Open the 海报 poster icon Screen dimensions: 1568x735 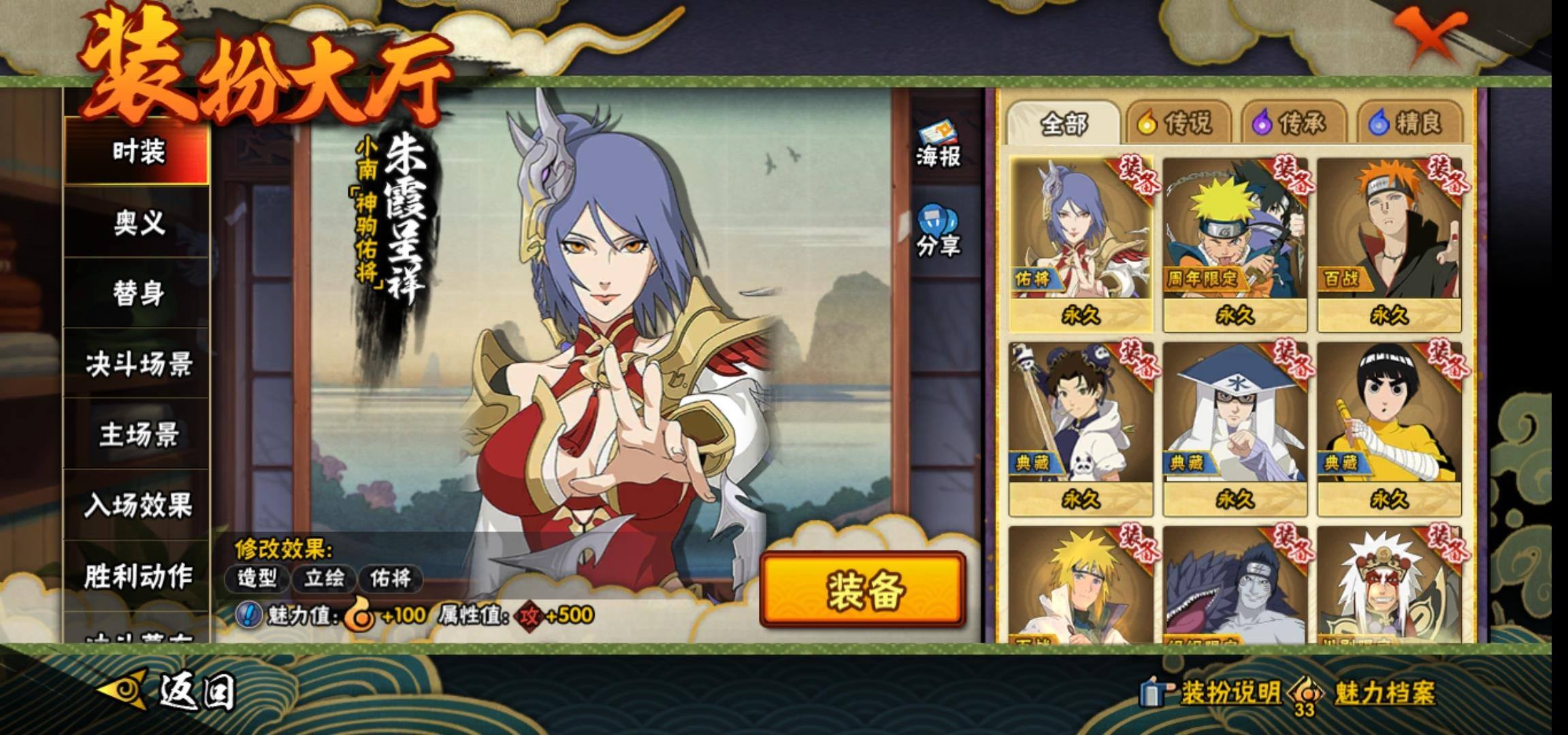coord(937,145)
